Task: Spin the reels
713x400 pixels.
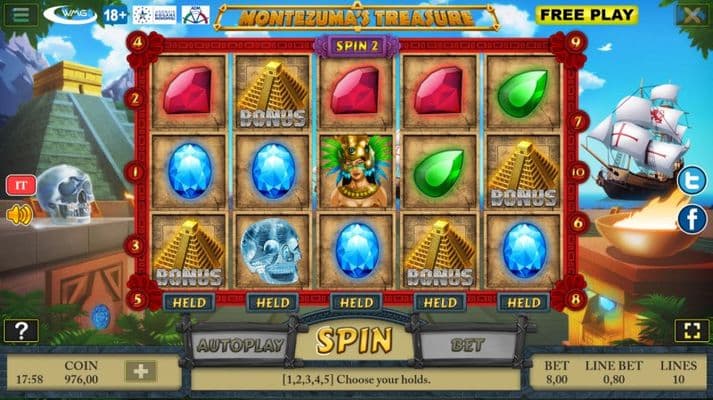Action: click(x=355, y=342)
